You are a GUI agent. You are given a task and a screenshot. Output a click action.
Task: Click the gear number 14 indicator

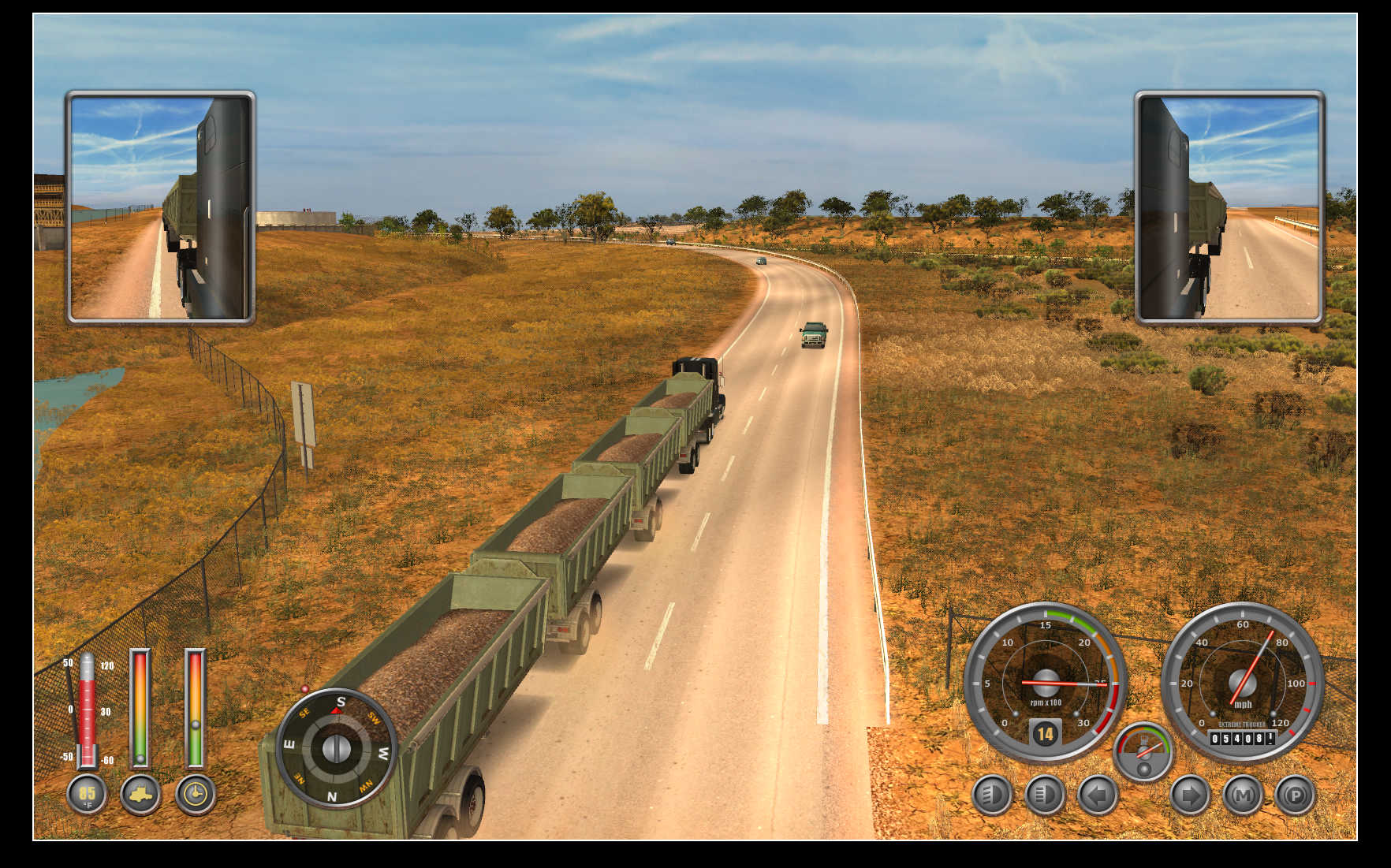point(1045,735)
